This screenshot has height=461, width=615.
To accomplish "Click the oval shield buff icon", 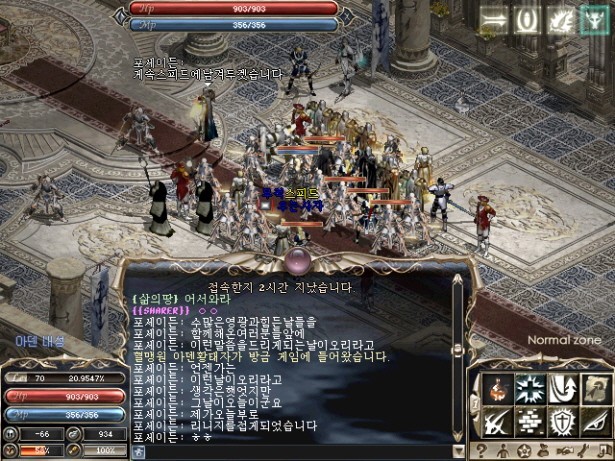I will [526, 19].
